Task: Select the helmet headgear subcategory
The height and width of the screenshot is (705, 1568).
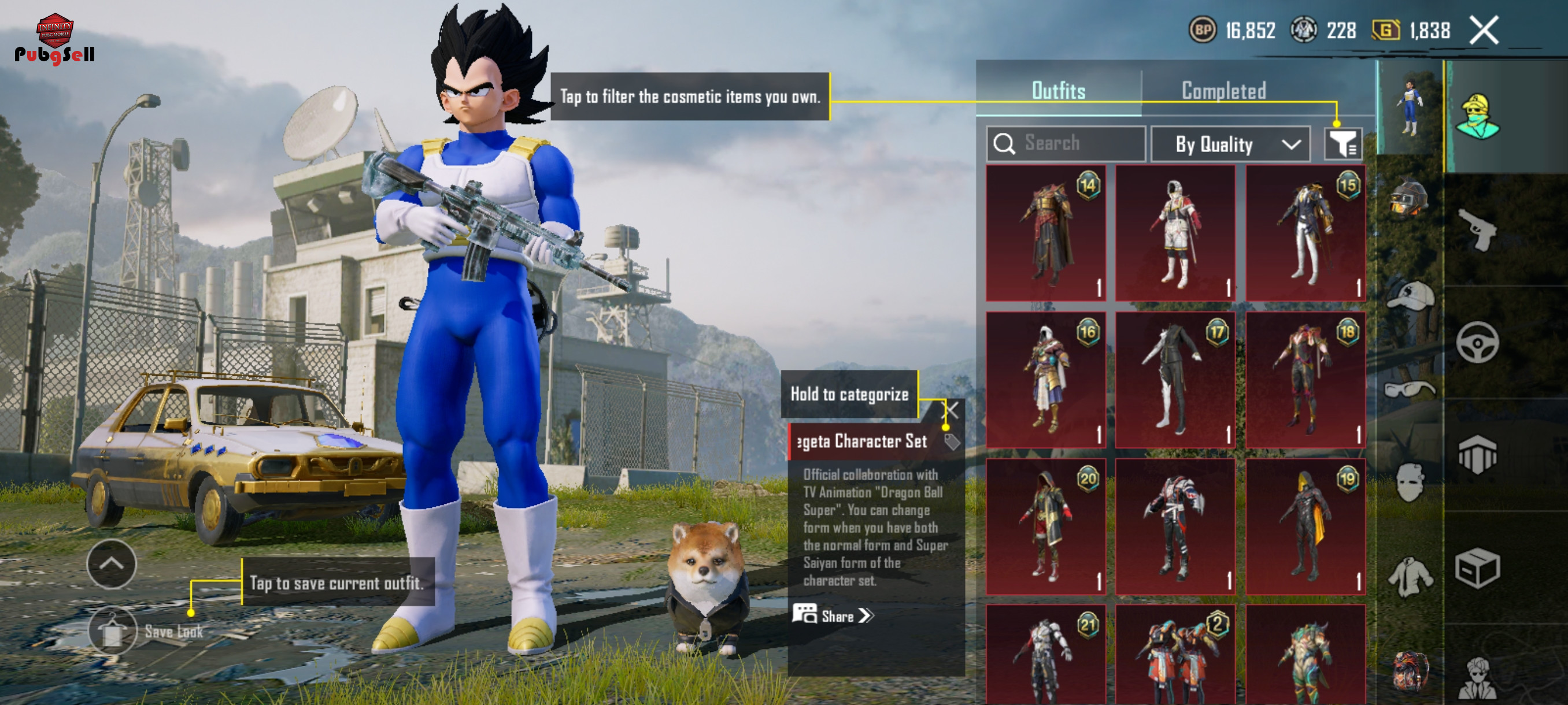Action: [1408, 199]
